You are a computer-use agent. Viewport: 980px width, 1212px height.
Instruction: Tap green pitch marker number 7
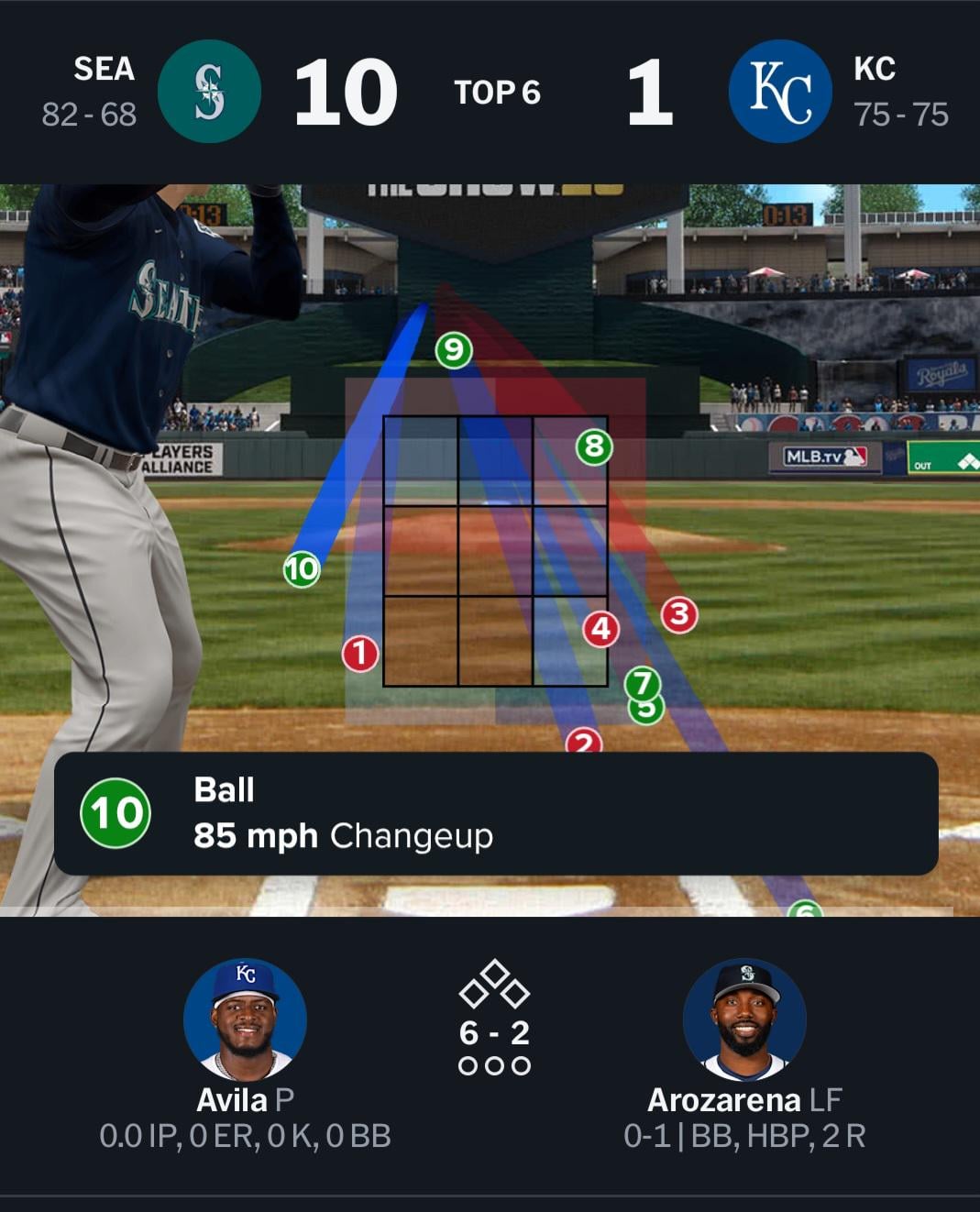click(x=643, y=683)
